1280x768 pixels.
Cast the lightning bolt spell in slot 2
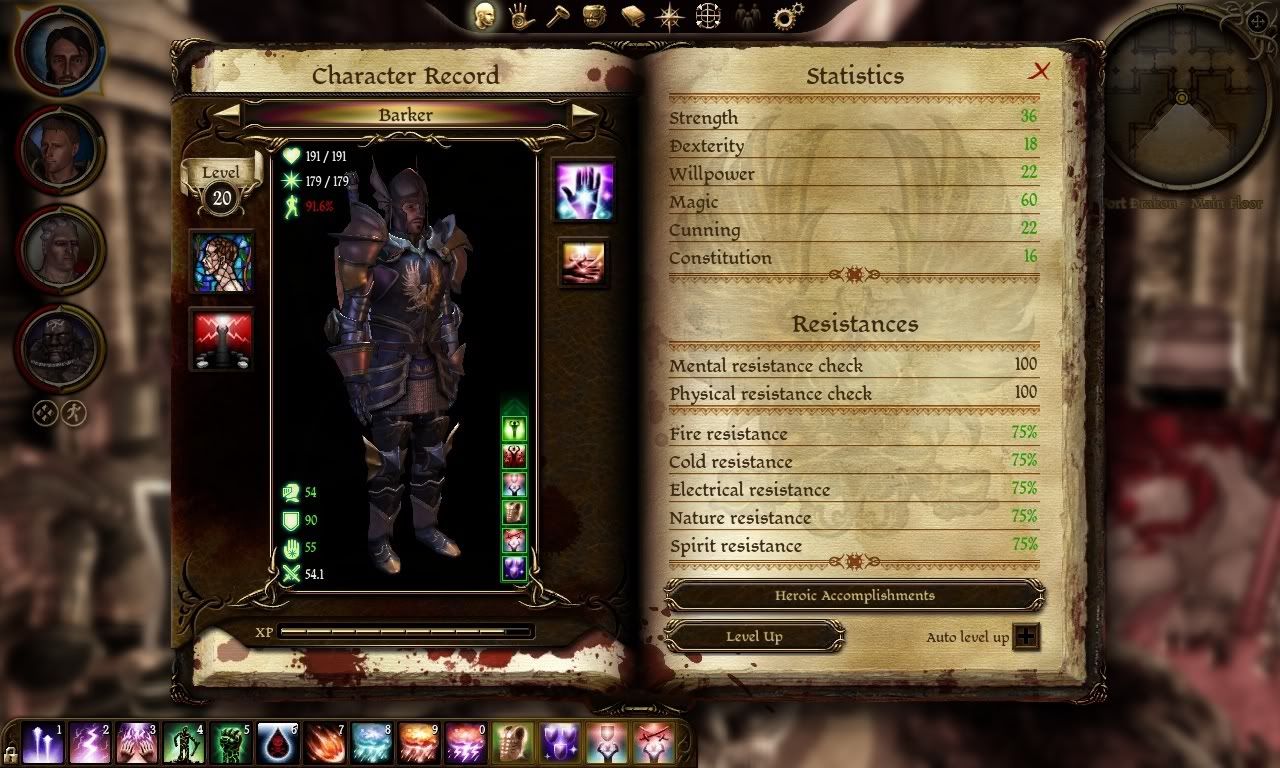tap(90, 744)
